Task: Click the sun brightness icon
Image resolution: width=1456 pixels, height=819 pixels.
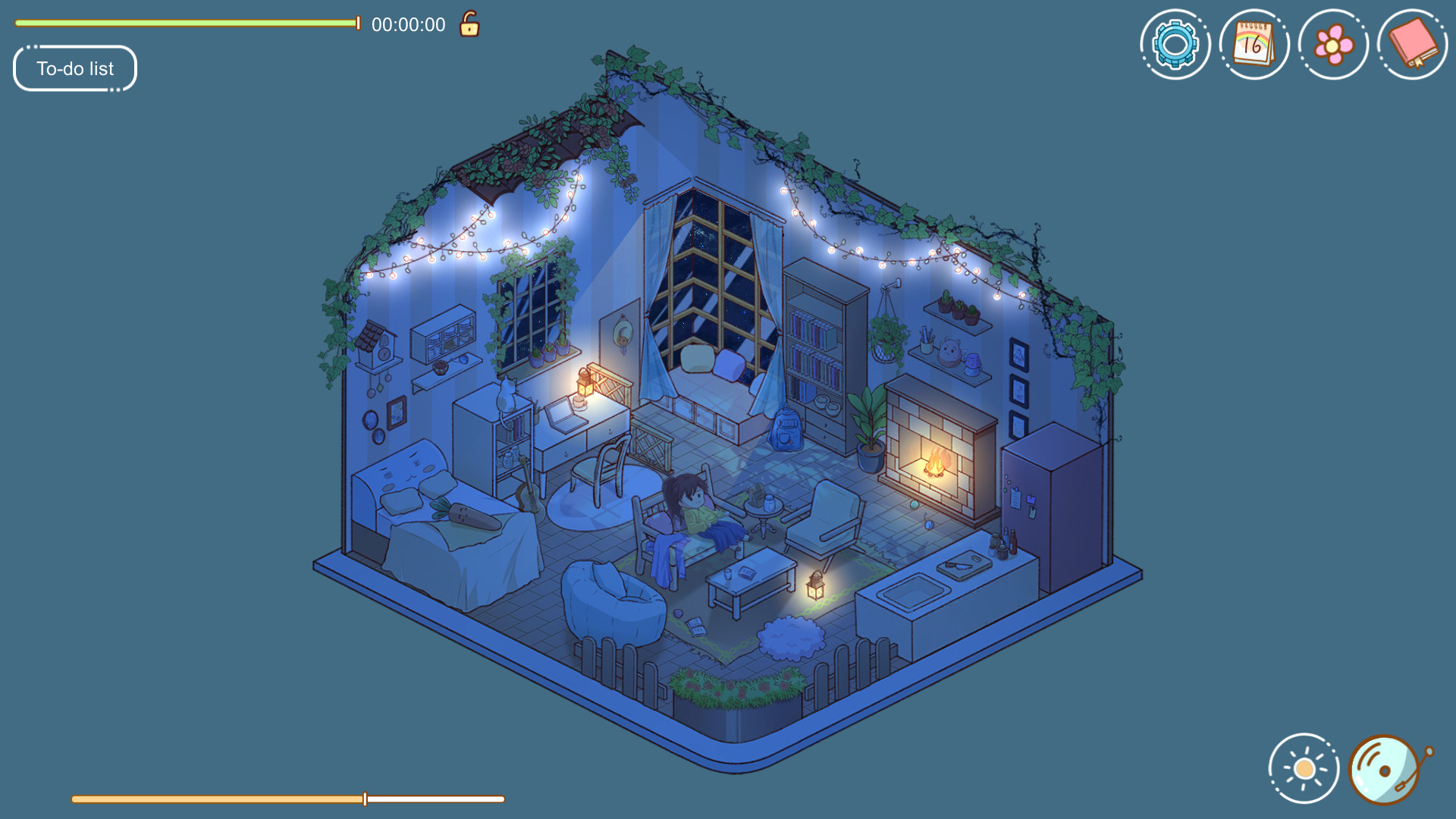Action: point(1301,767)
